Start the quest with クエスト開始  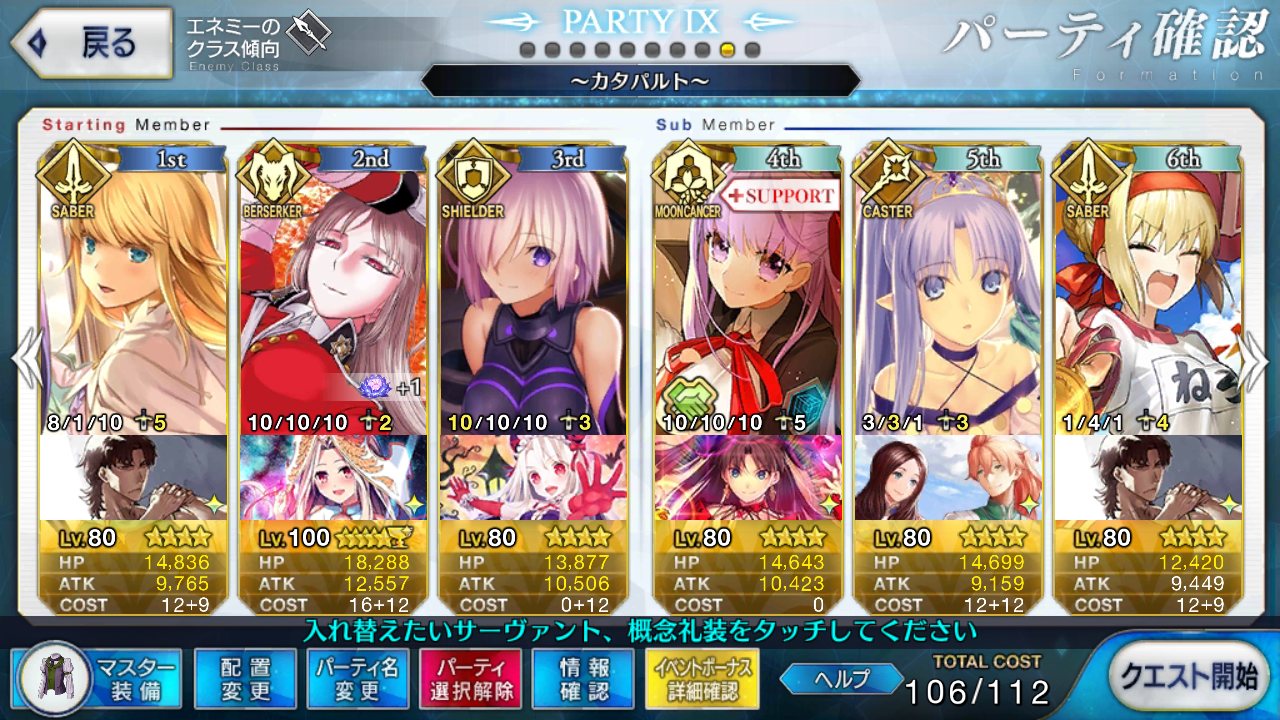[x=1189, y=678]
